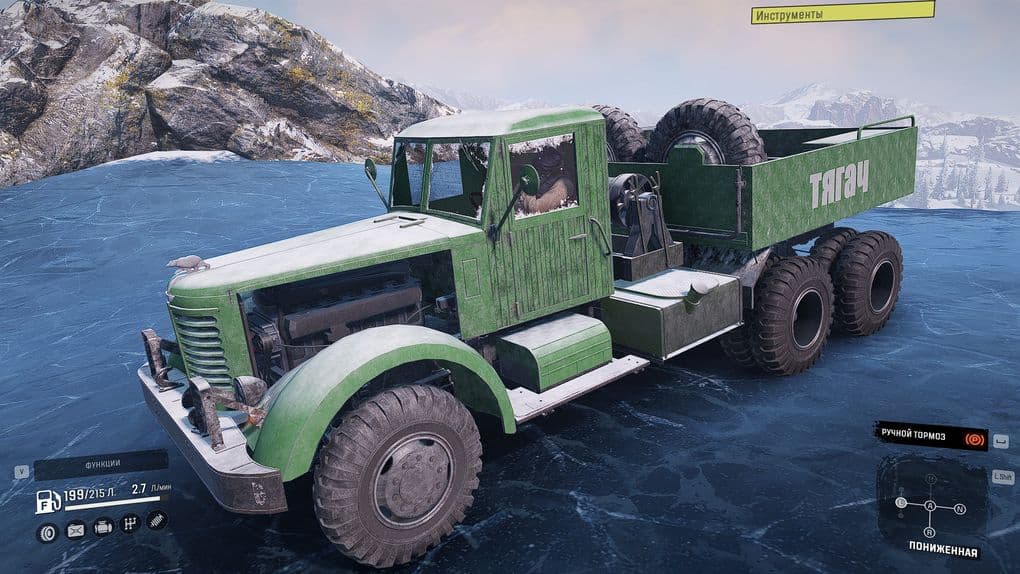Select the yellow Инструменты bar
1020x574 pixels.
843,14
